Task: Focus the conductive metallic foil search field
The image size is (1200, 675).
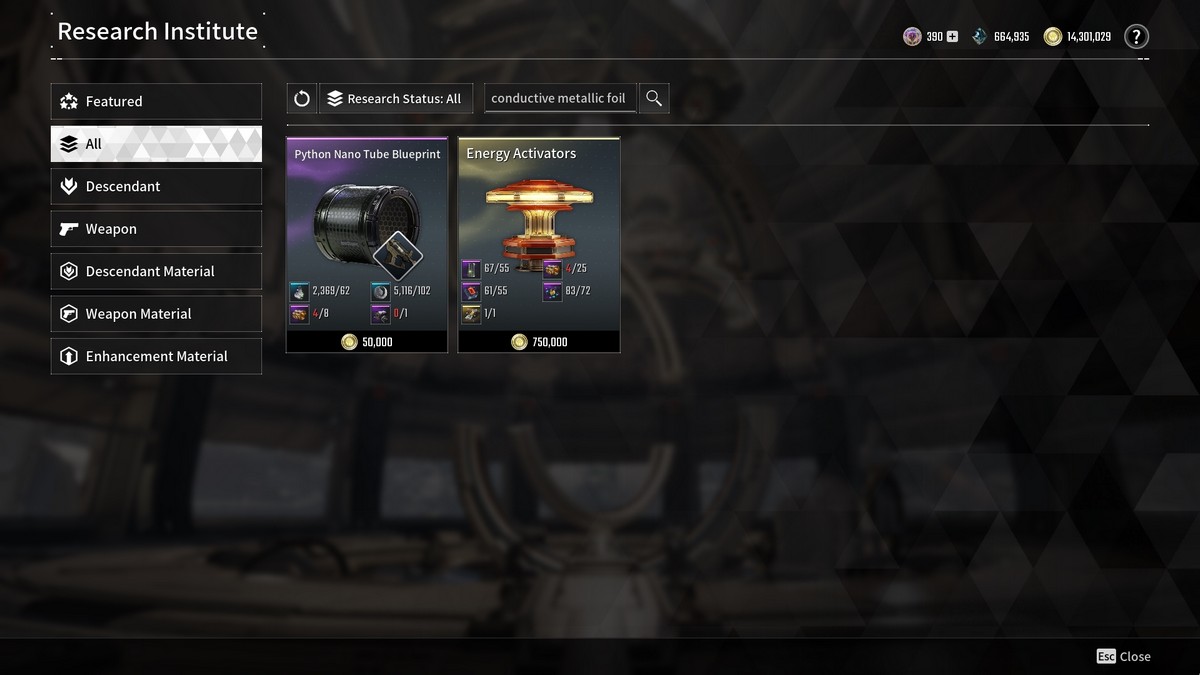Action: coord(559,98)
